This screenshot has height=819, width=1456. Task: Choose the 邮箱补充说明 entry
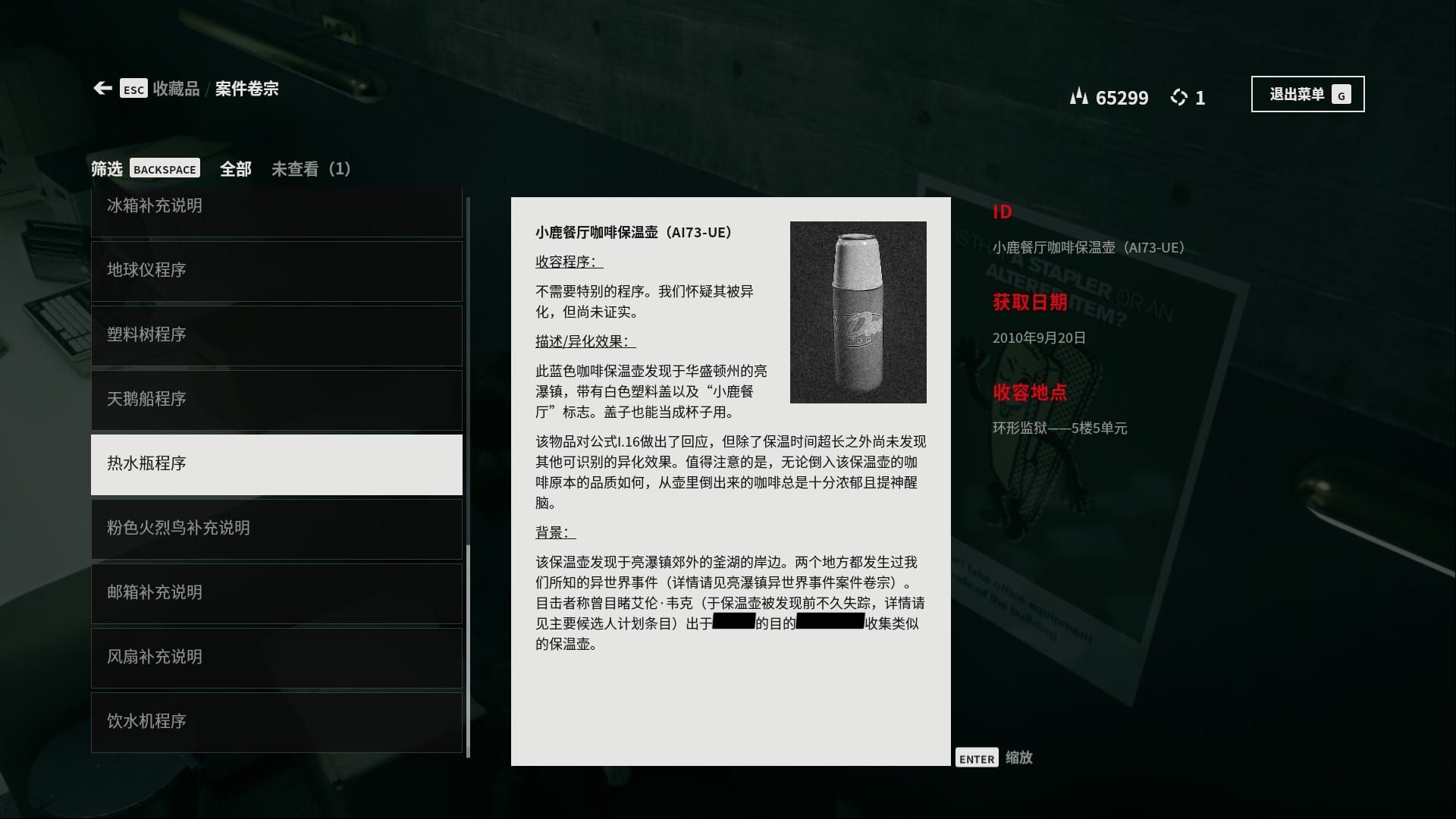pyautogui.click(x=276, y=593)
